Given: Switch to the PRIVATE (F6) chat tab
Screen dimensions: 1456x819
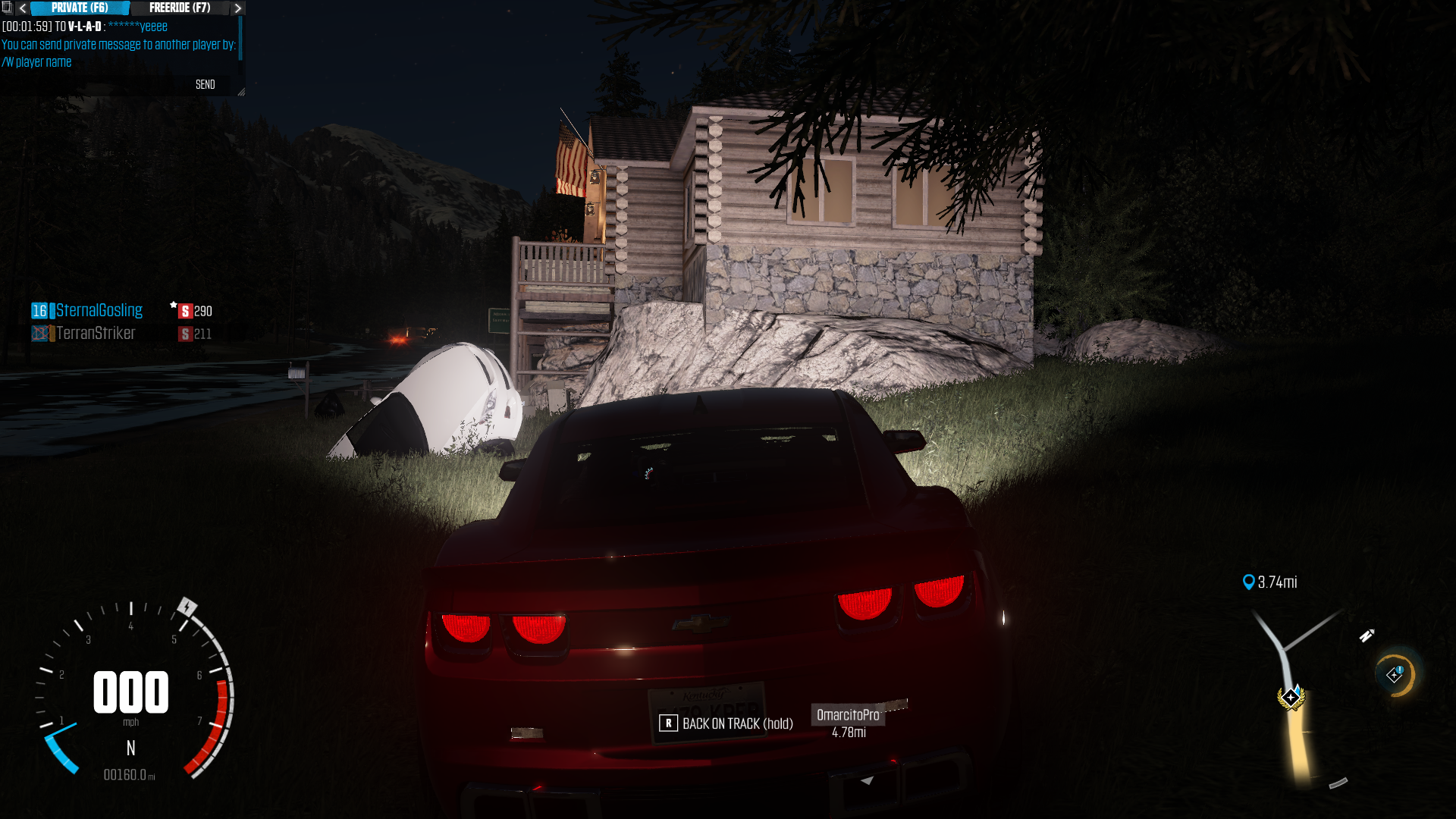Looking at the screenshot, I should [x=80, y=8].
